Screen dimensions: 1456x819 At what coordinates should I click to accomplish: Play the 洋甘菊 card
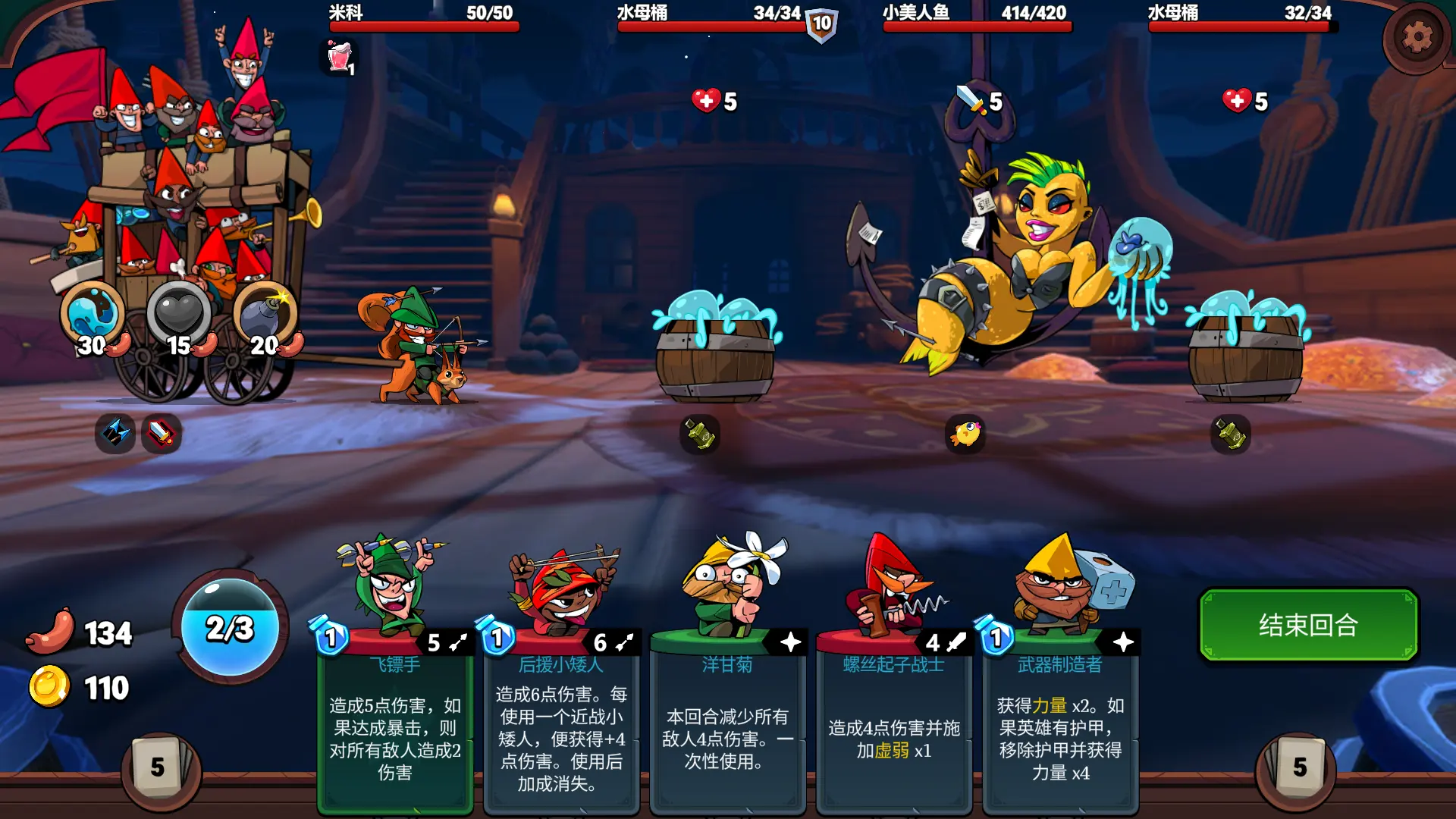[726, 720]
